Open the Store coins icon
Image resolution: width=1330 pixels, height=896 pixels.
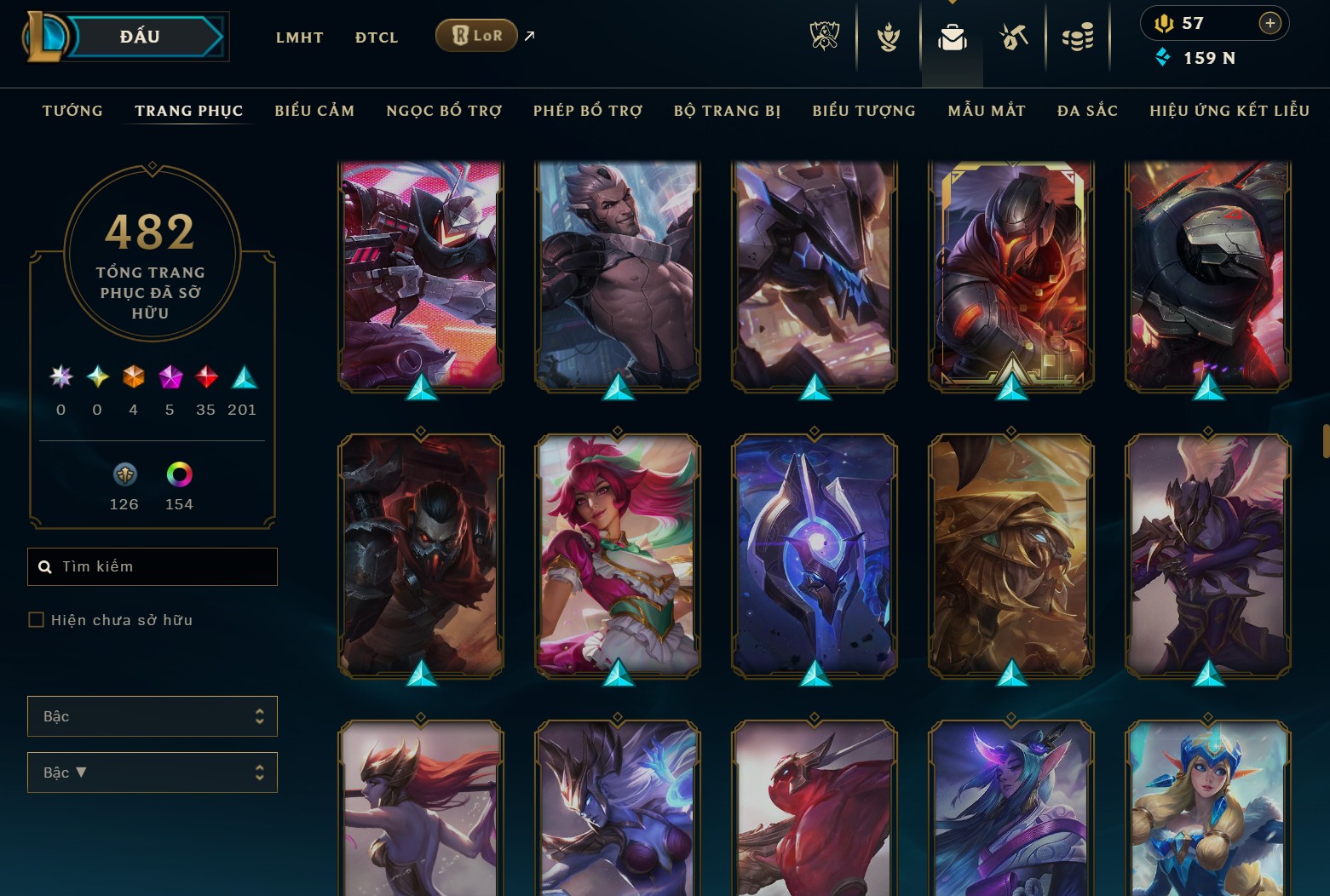(1077, 36)
